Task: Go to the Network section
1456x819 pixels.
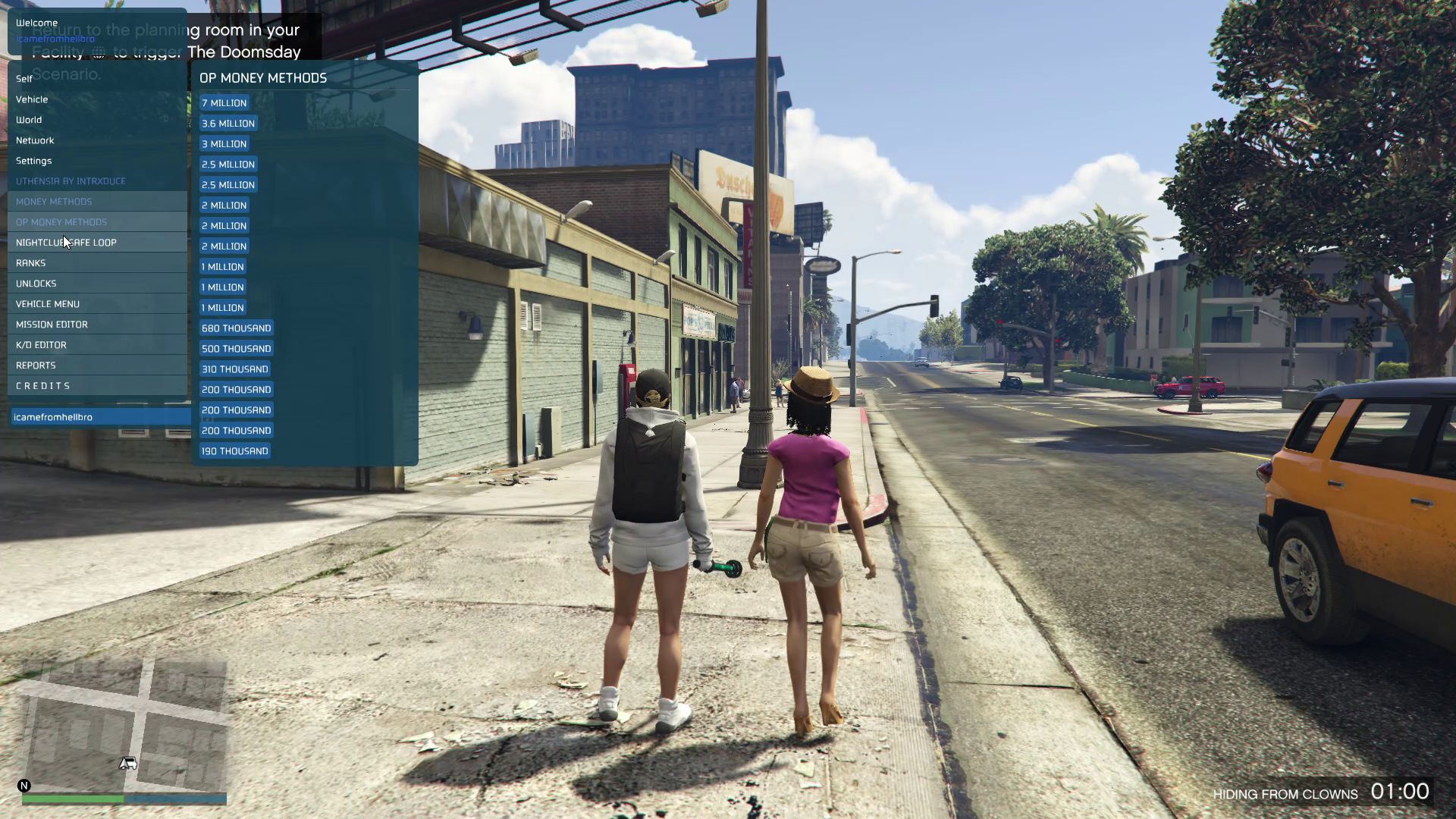Action: pos(35,140)
